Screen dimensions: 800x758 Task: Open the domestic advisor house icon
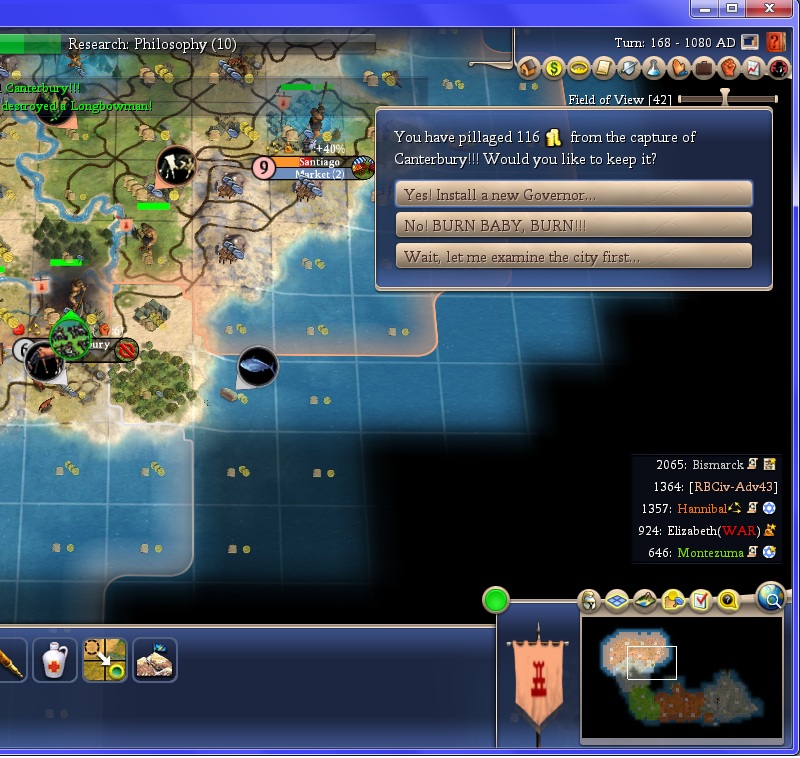point(529,68)
